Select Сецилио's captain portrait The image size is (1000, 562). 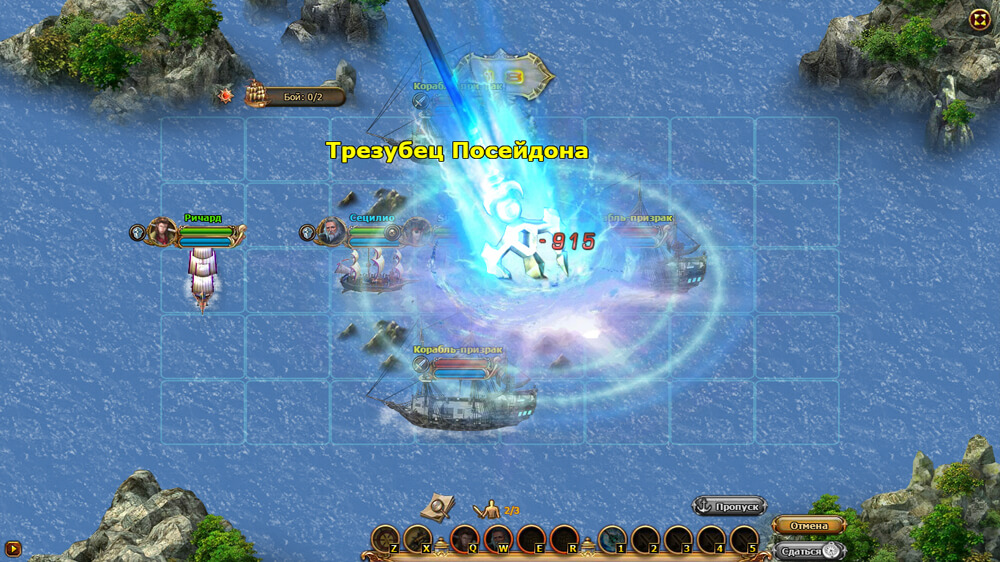click(332, 232)
